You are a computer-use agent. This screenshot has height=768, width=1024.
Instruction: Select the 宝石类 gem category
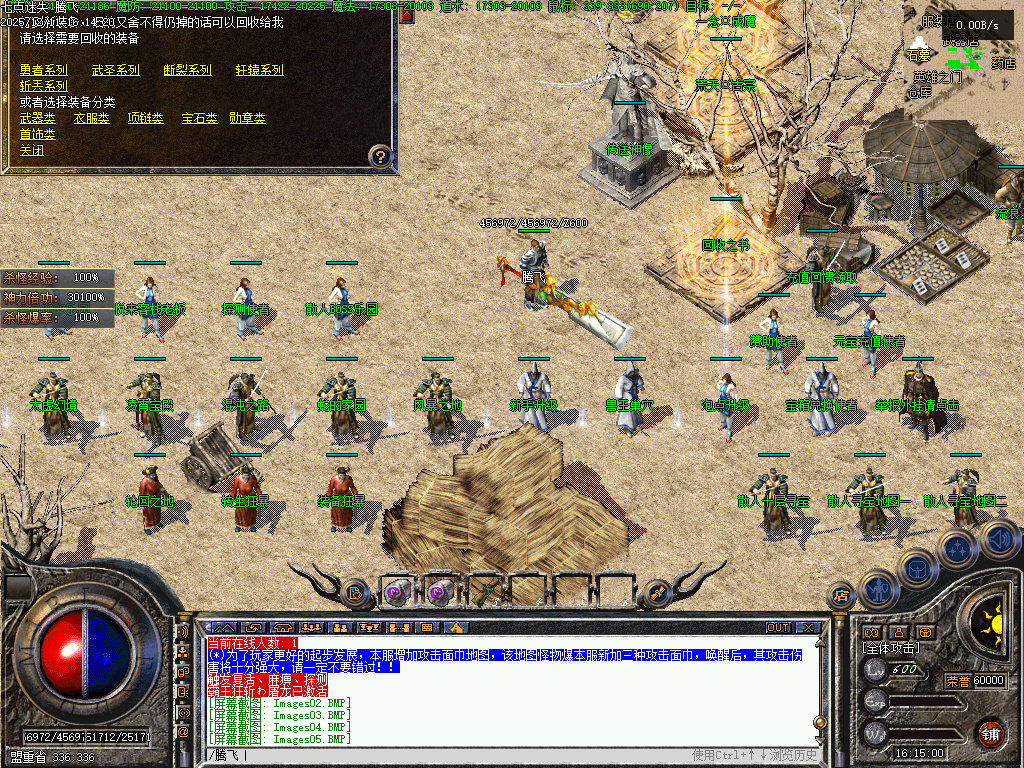pyautogui.click(x=200, y=118)
